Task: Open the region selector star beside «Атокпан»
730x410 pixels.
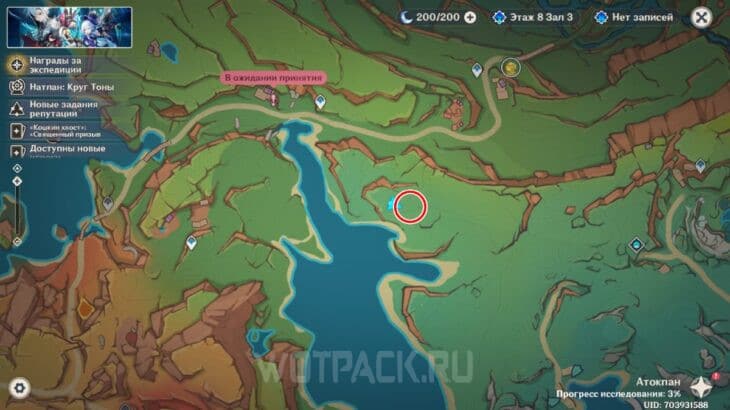Action: (x=701, y=385)
